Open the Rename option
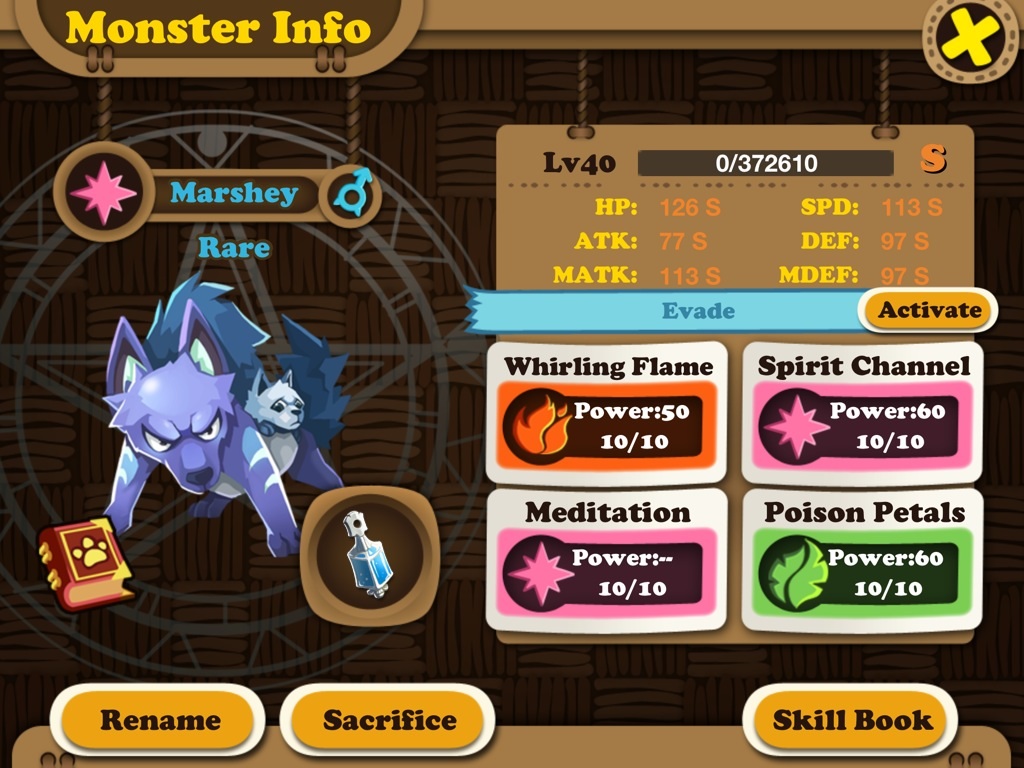Image resolution: width=1024 pixels, height=768 pixels. click(x=160, y=720)
